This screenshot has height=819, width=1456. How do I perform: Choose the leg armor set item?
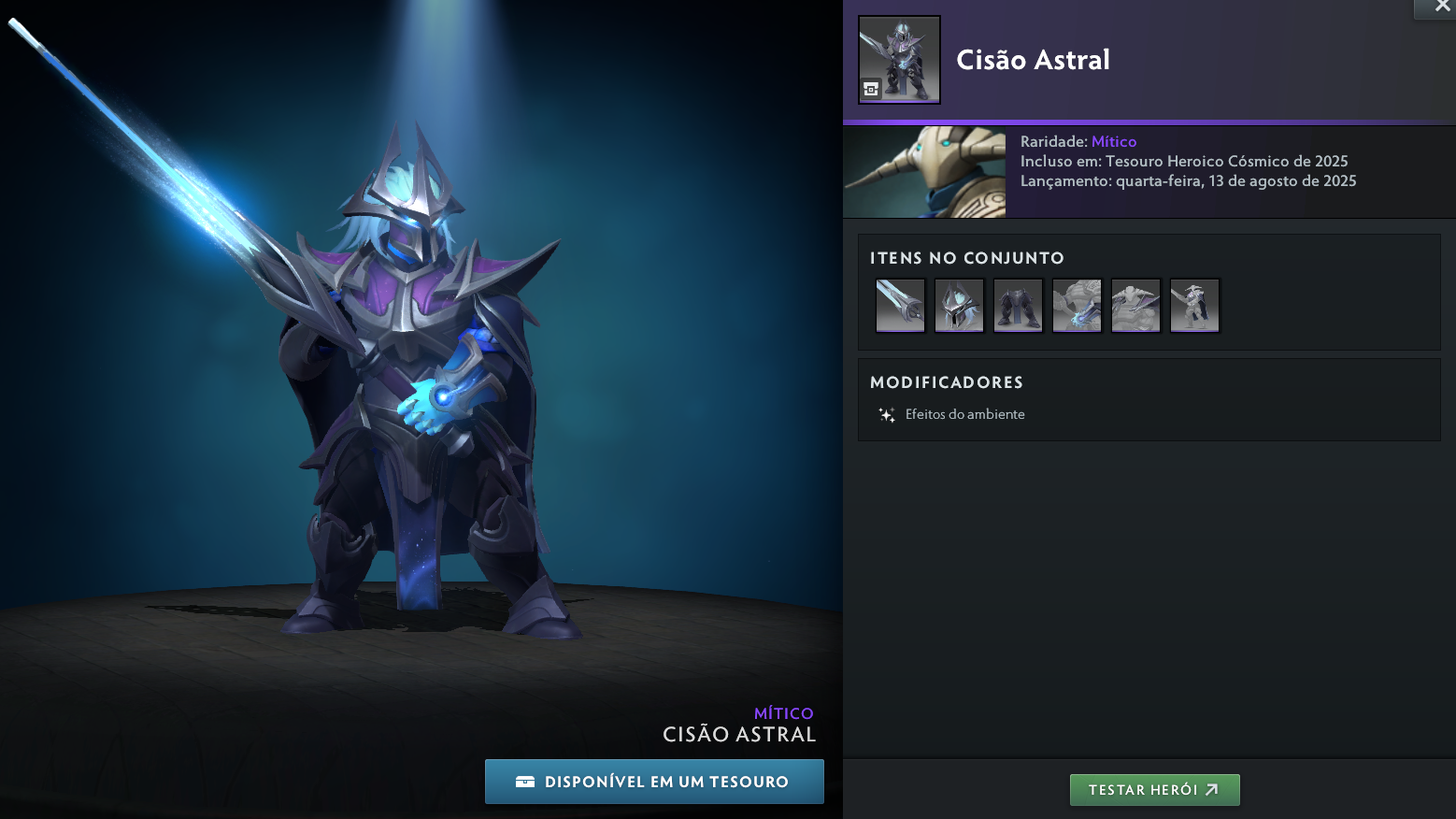pyautogui.click(x=1018, y=305)
